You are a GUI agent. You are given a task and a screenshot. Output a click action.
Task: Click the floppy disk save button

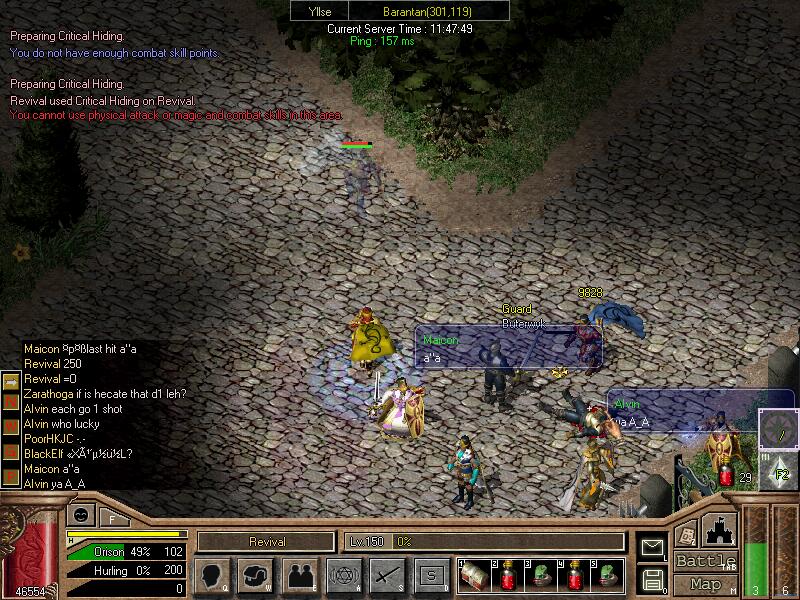click(651, 578)
